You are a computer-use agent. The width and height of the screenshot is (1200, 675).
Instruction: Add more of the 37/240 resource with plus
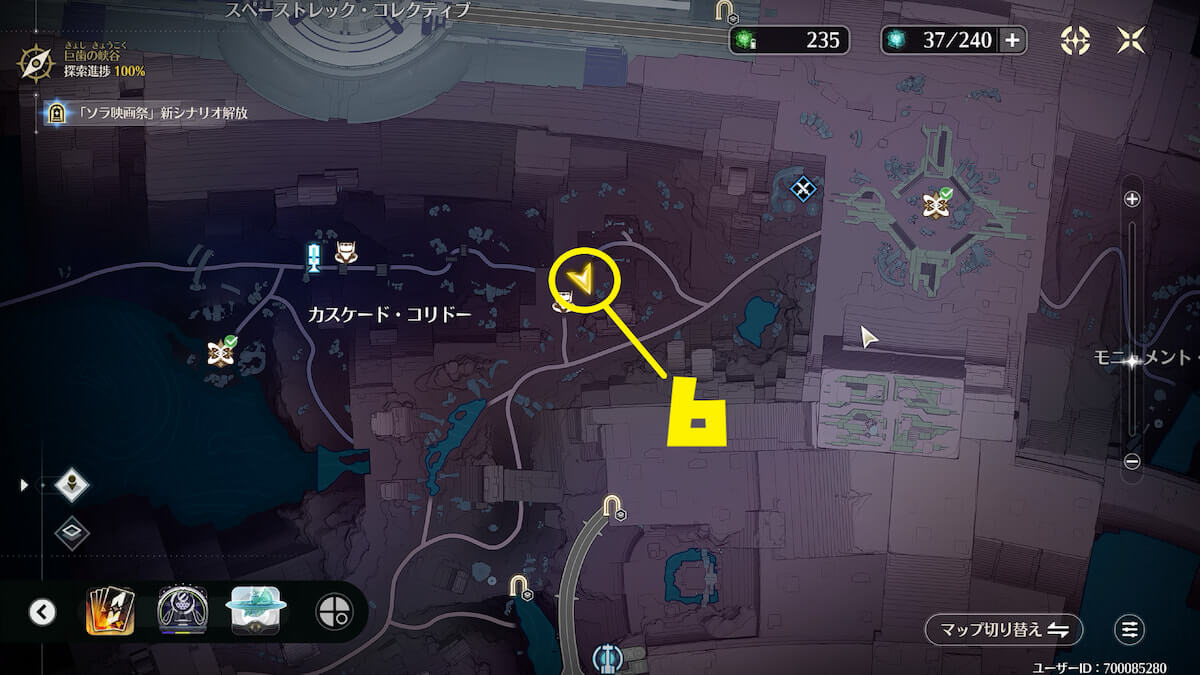(x=1012, y=40)
